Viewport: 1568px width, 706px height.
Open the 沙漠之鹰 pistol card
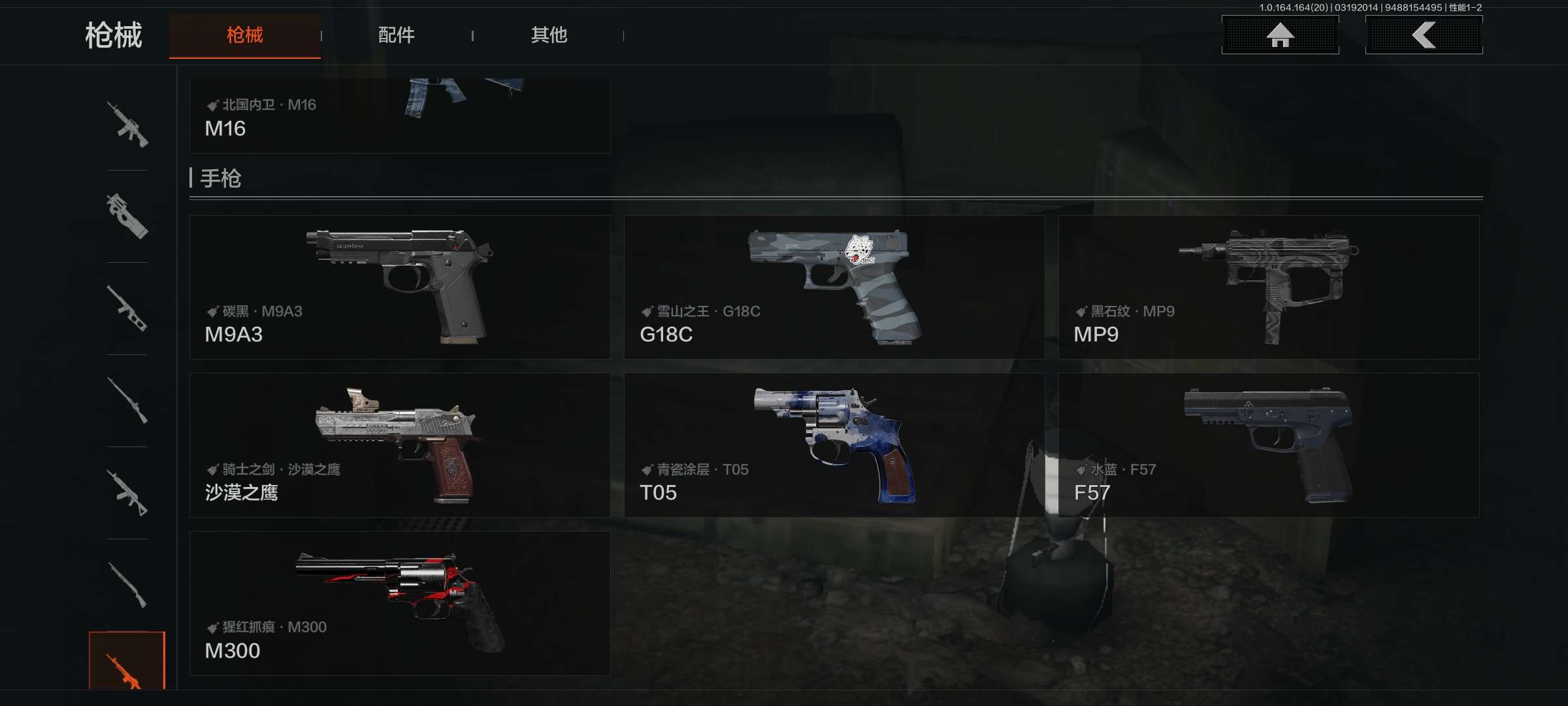click(x=399, y=445)
